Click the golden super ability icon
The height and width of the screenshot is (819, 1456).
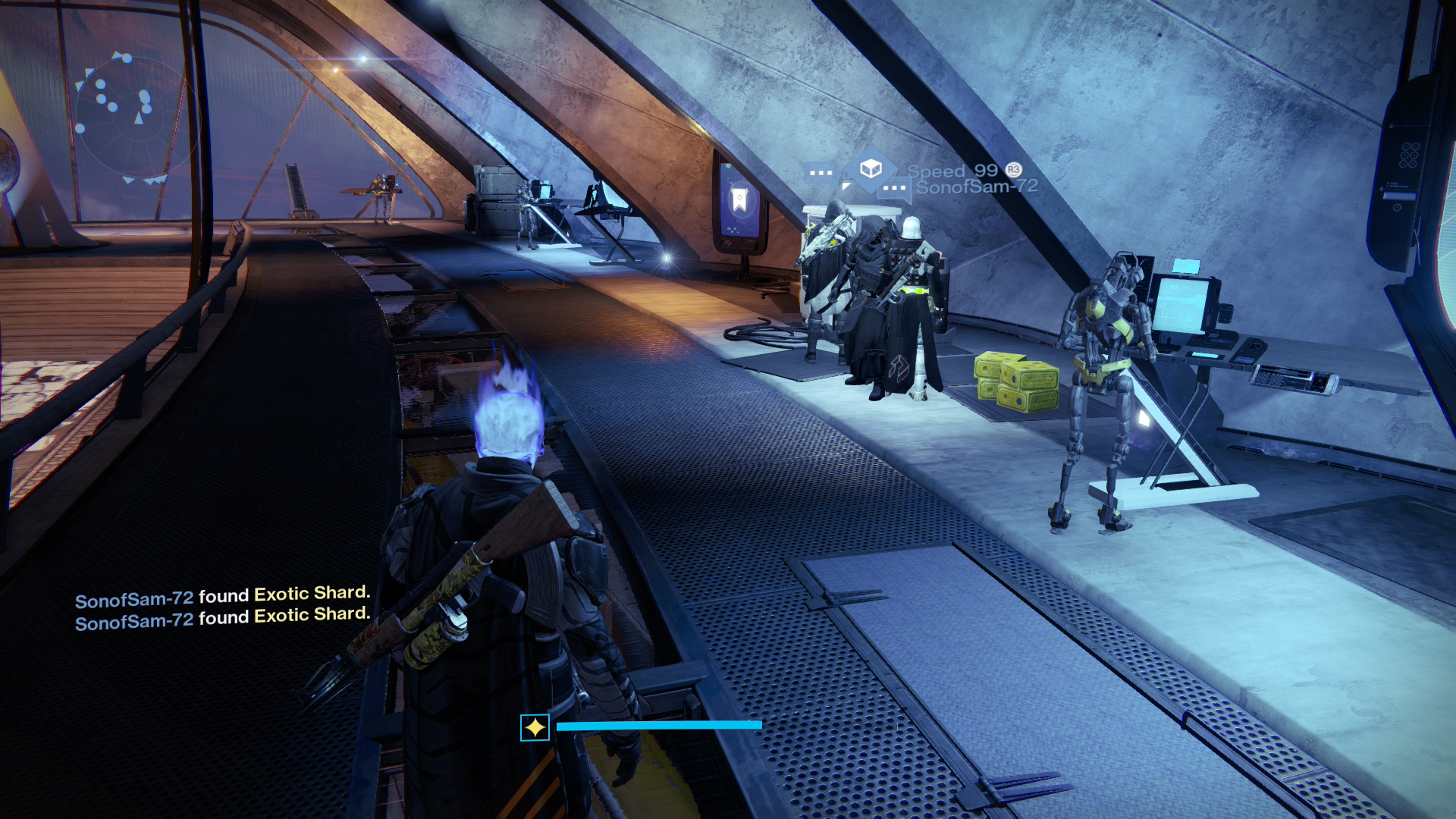(x=535, y=727)
